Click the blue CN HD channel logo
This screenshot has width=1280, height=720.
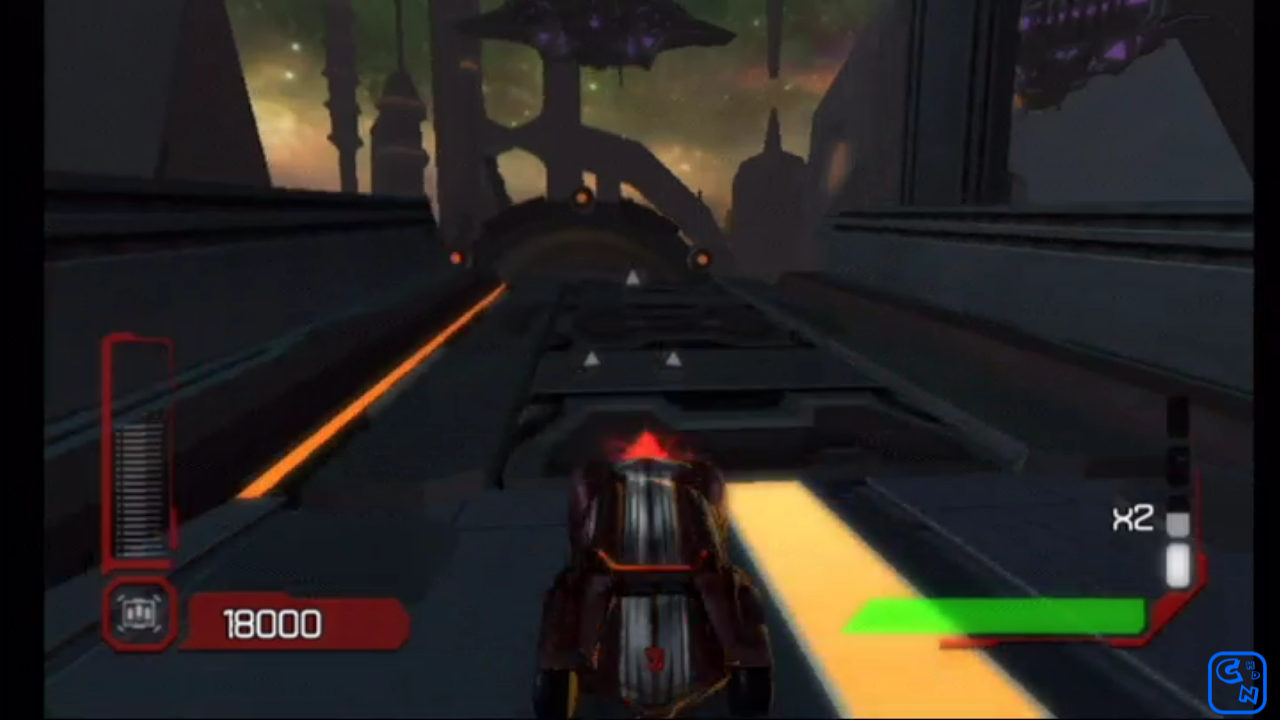(x=1237, y=682)
